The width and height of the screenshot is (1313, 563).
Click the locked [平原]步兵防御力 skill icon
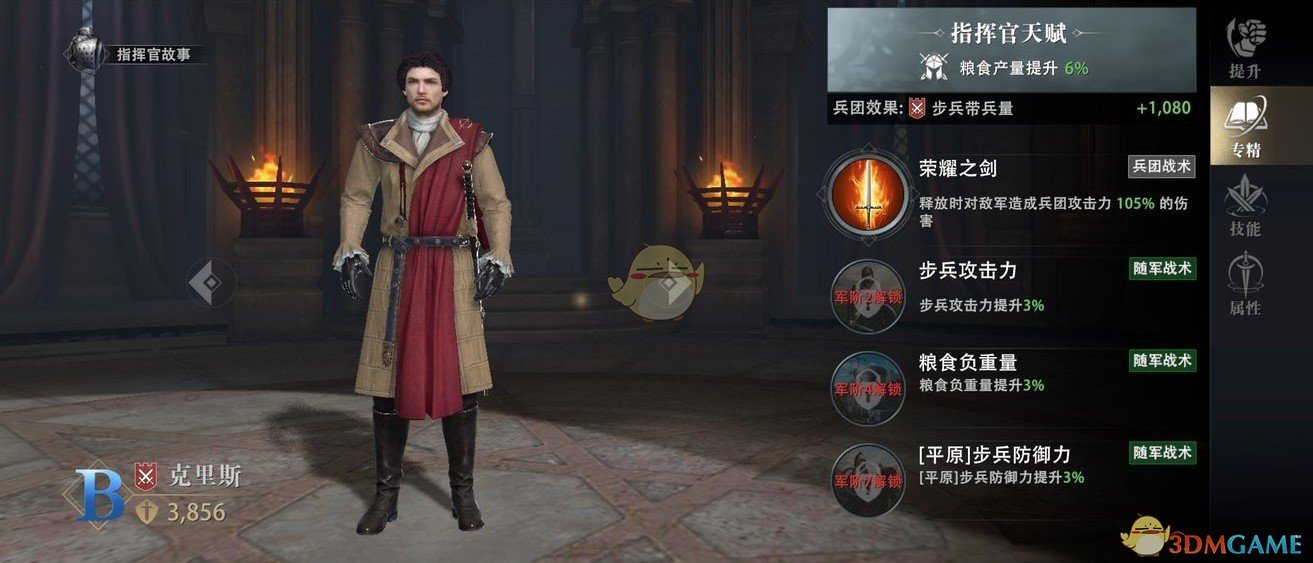tap(867, 480)
